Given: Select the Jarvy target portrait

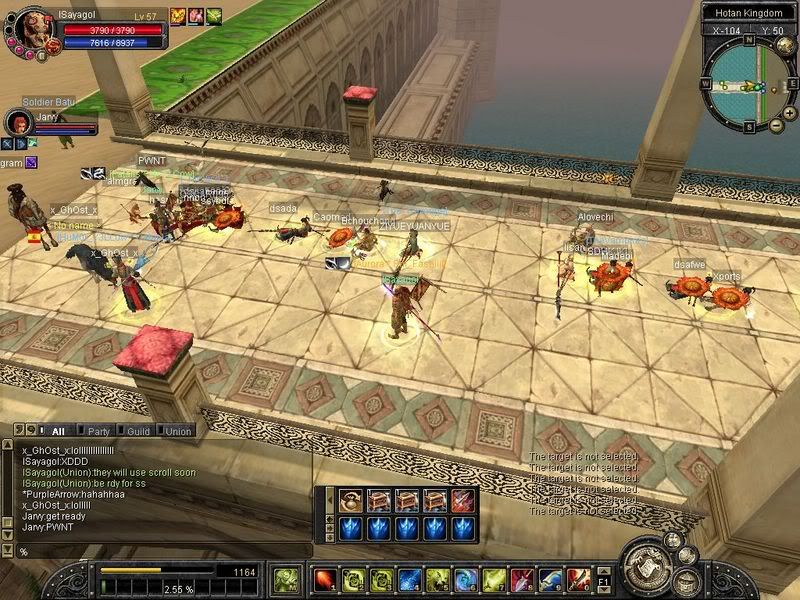Looking at the screenshot, I should click(17, 123).
